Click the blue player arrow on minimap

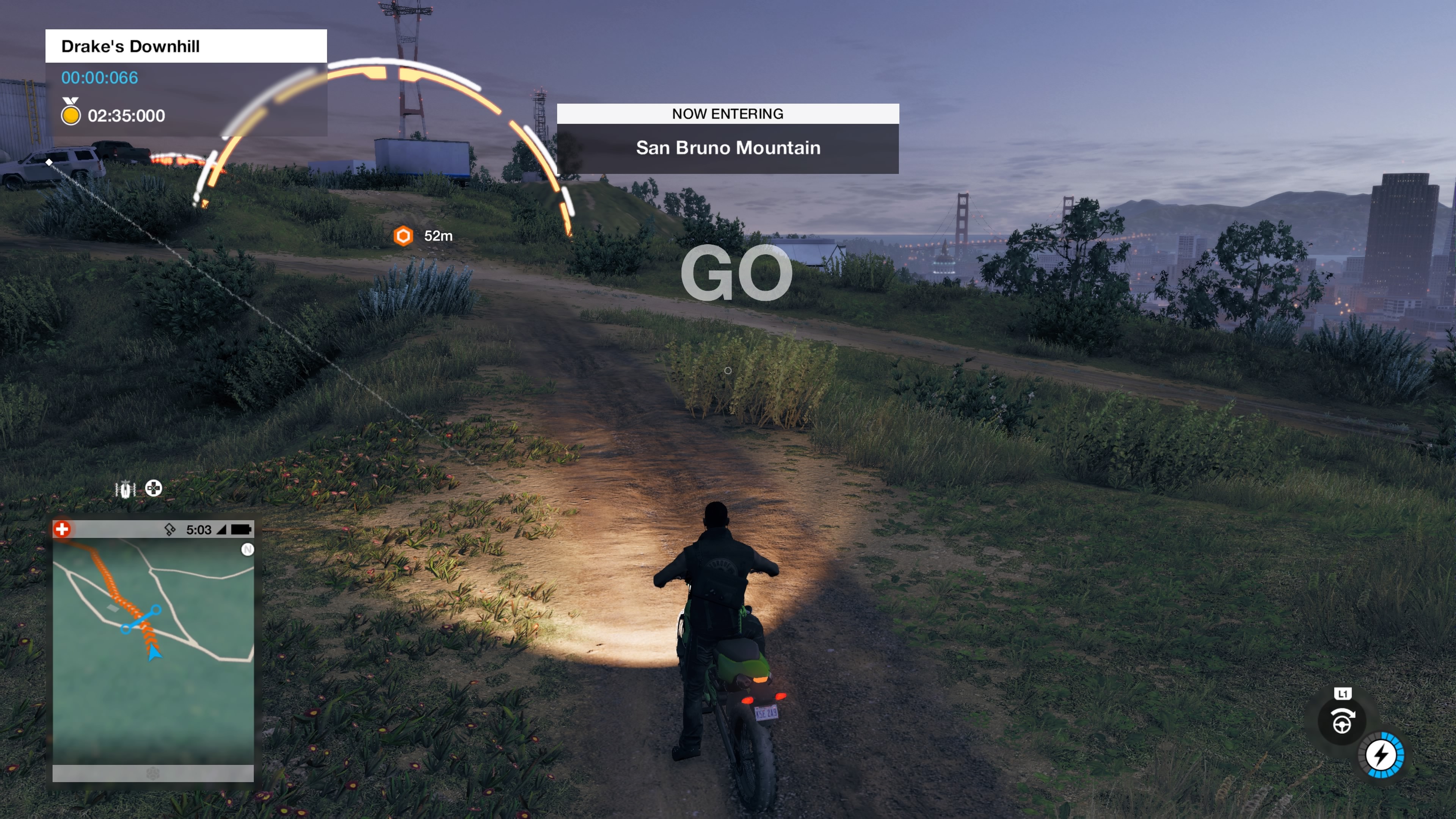[x=154, y=653]
